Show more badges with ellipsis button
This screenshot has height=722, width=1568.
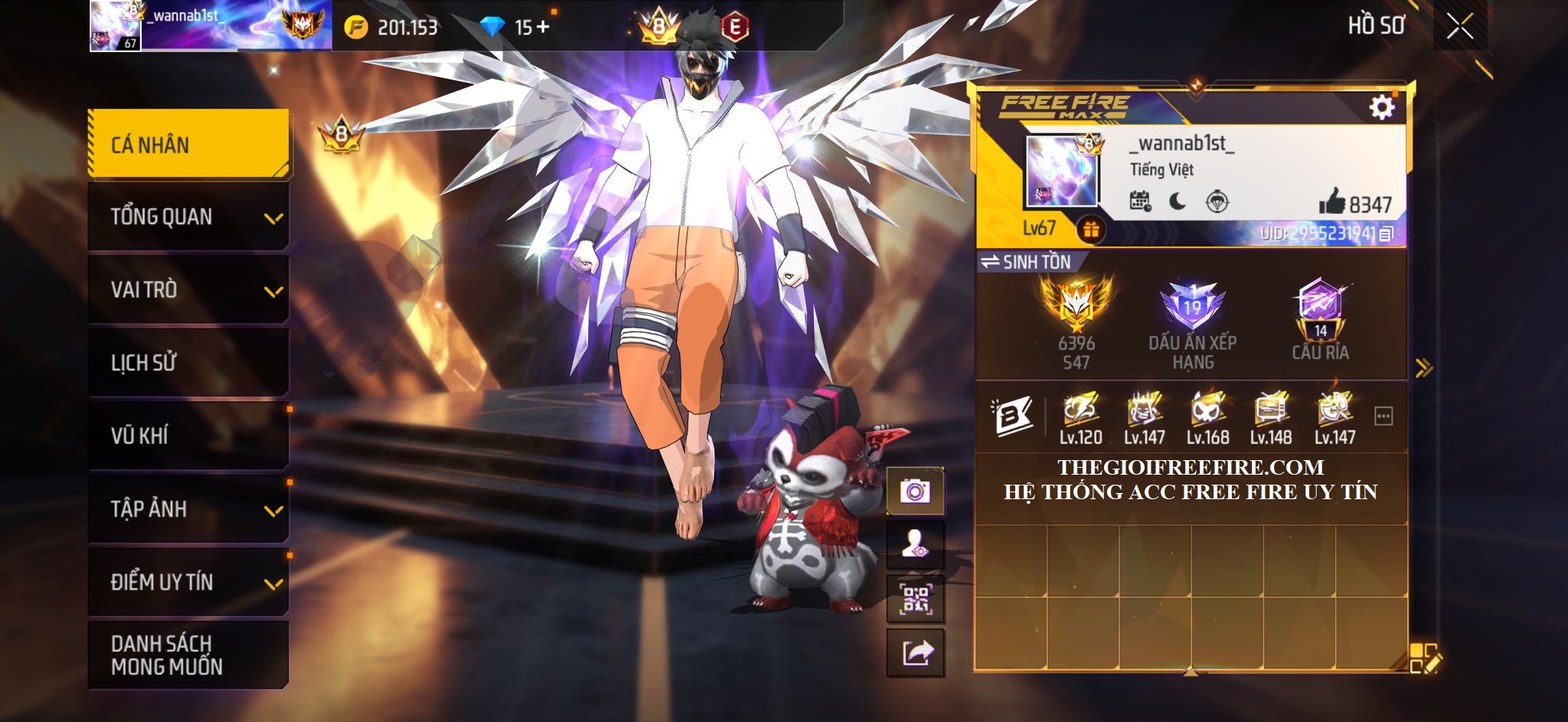[x=1383, y=417]
